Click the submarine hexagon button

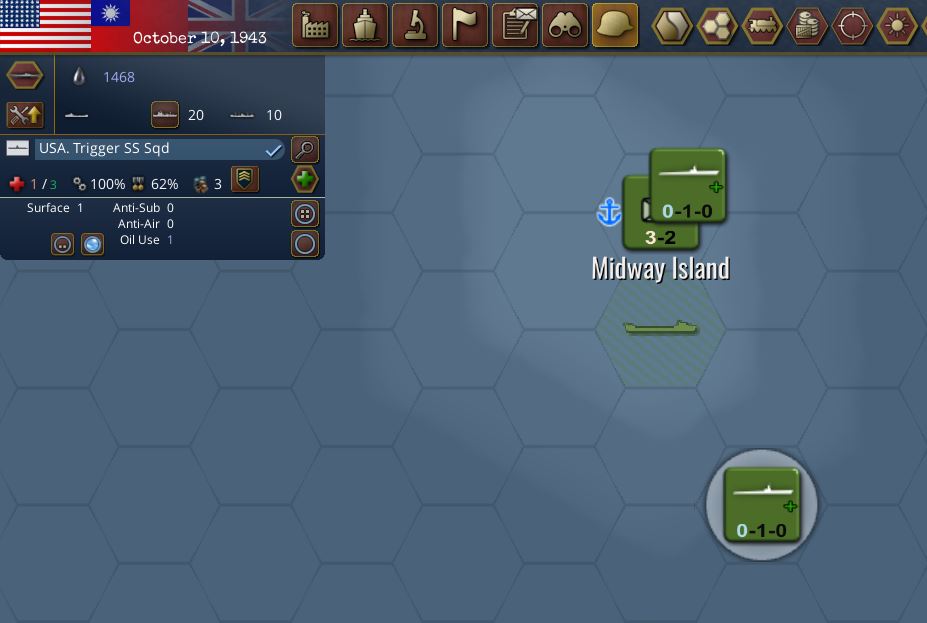click(x=25, y=76)
